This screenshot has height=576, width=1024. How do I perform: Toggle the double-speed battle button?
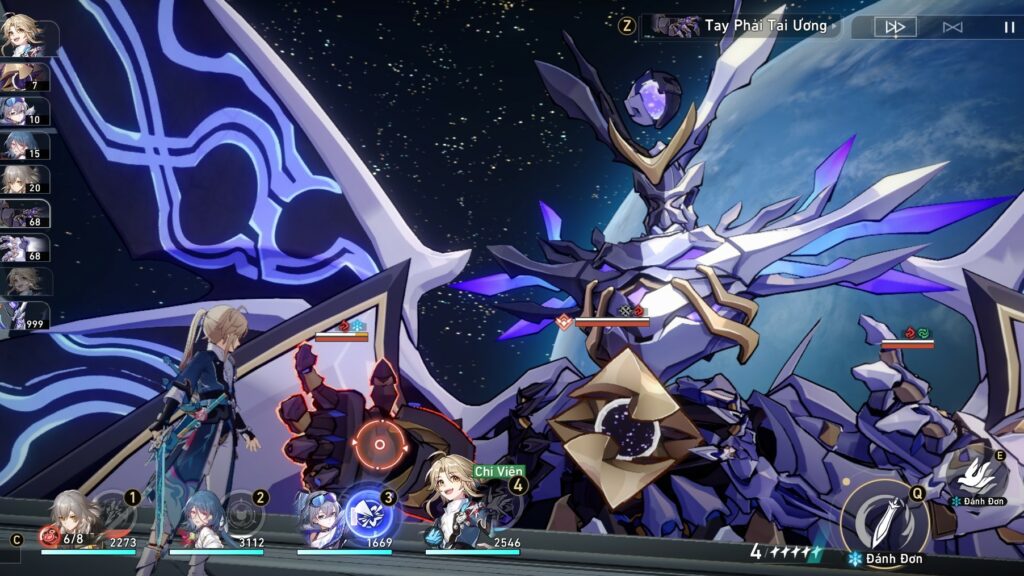point(894,27)
